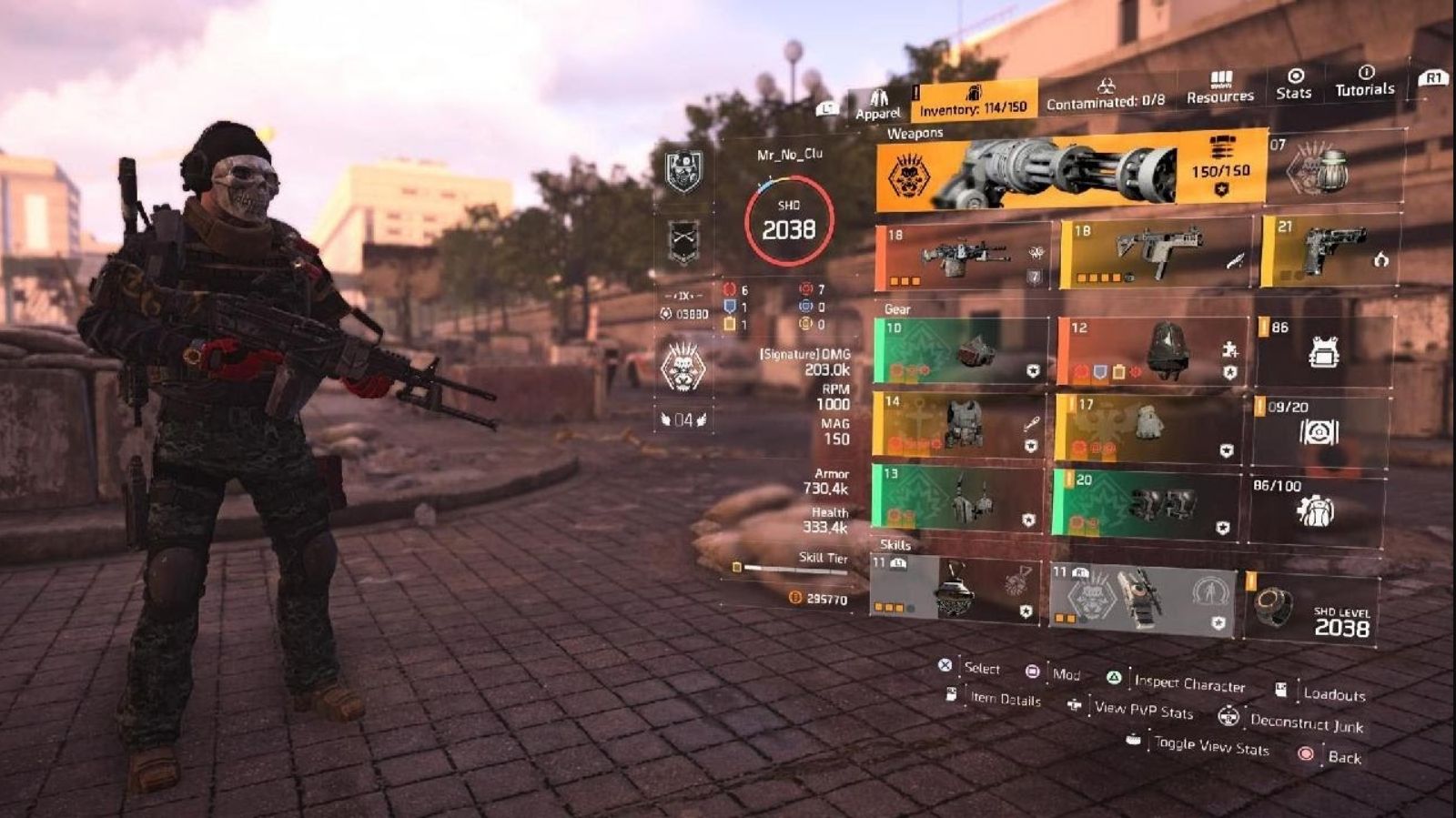1456x818 pixels.
Task: Switch to the Apparel tab
Action: pyautogui.click(x=877, y=104)
